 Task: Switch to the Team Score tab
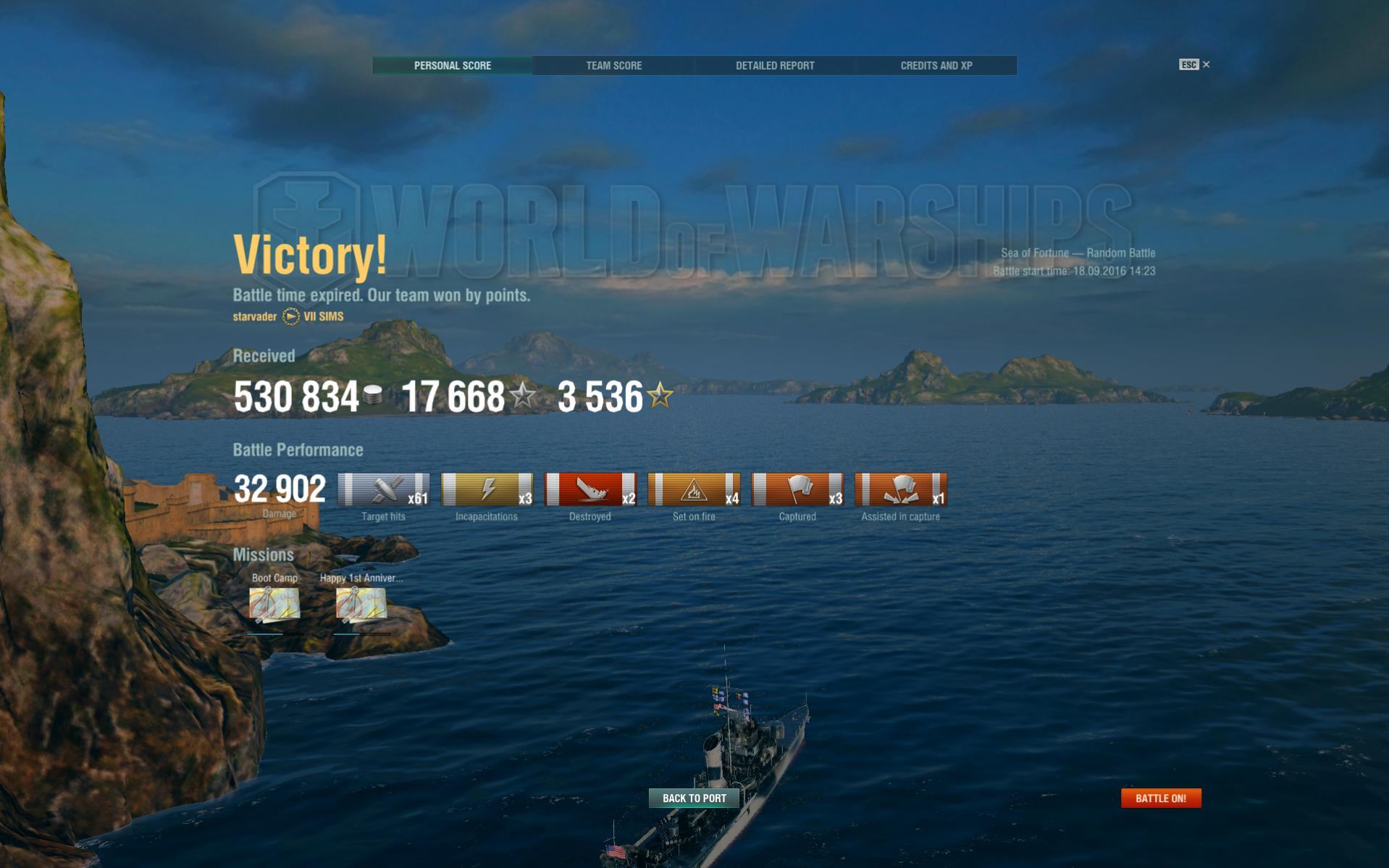point(613,65)
